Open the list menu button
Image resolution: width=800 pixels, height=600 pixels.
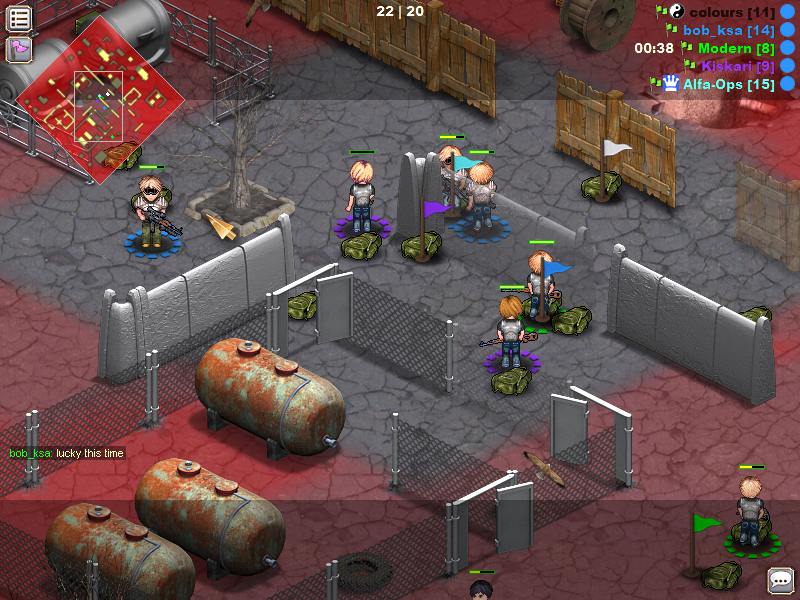19,18
